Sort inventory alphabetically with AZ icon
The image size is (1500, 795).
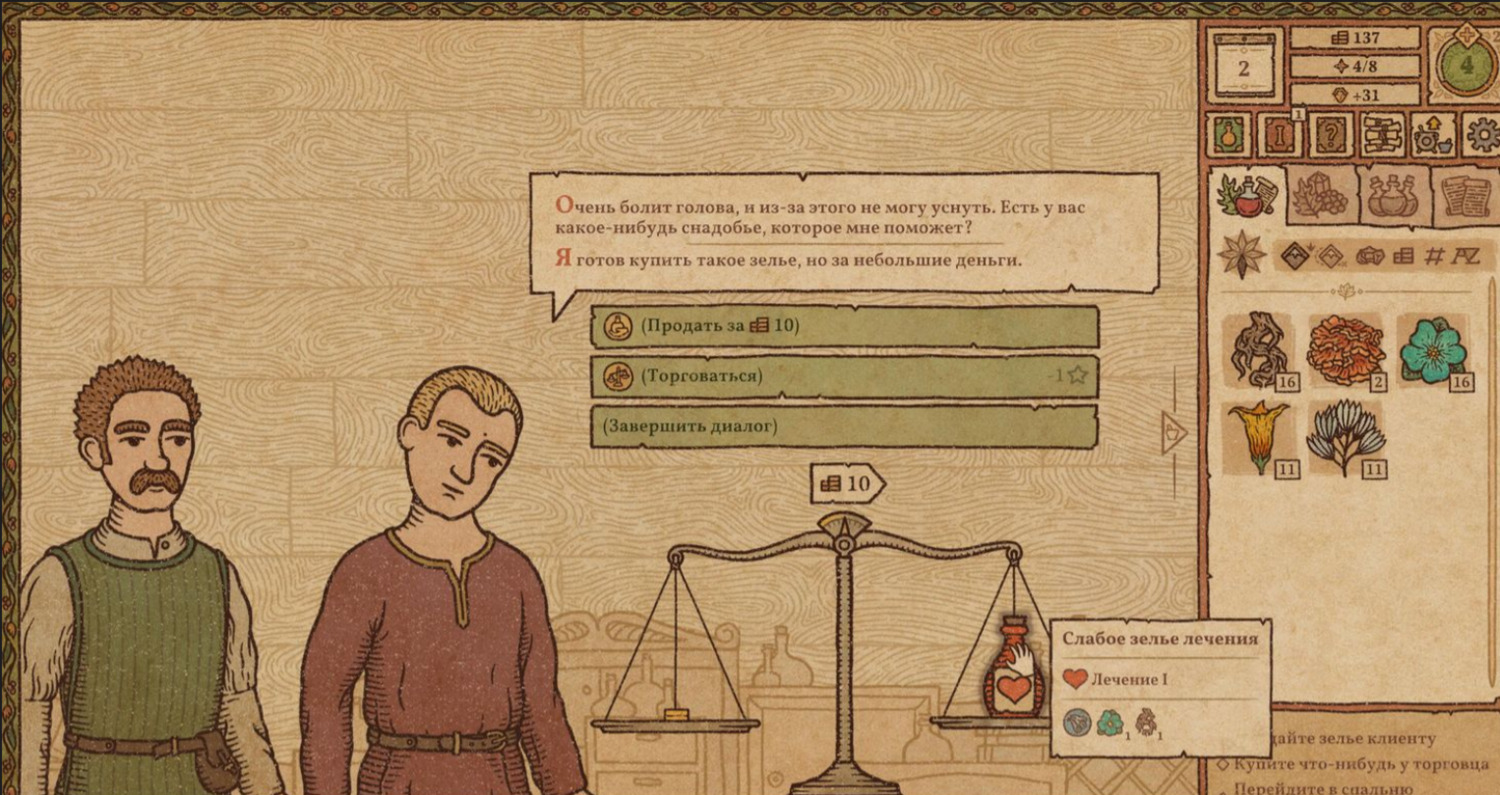(x=1468, y=256)
